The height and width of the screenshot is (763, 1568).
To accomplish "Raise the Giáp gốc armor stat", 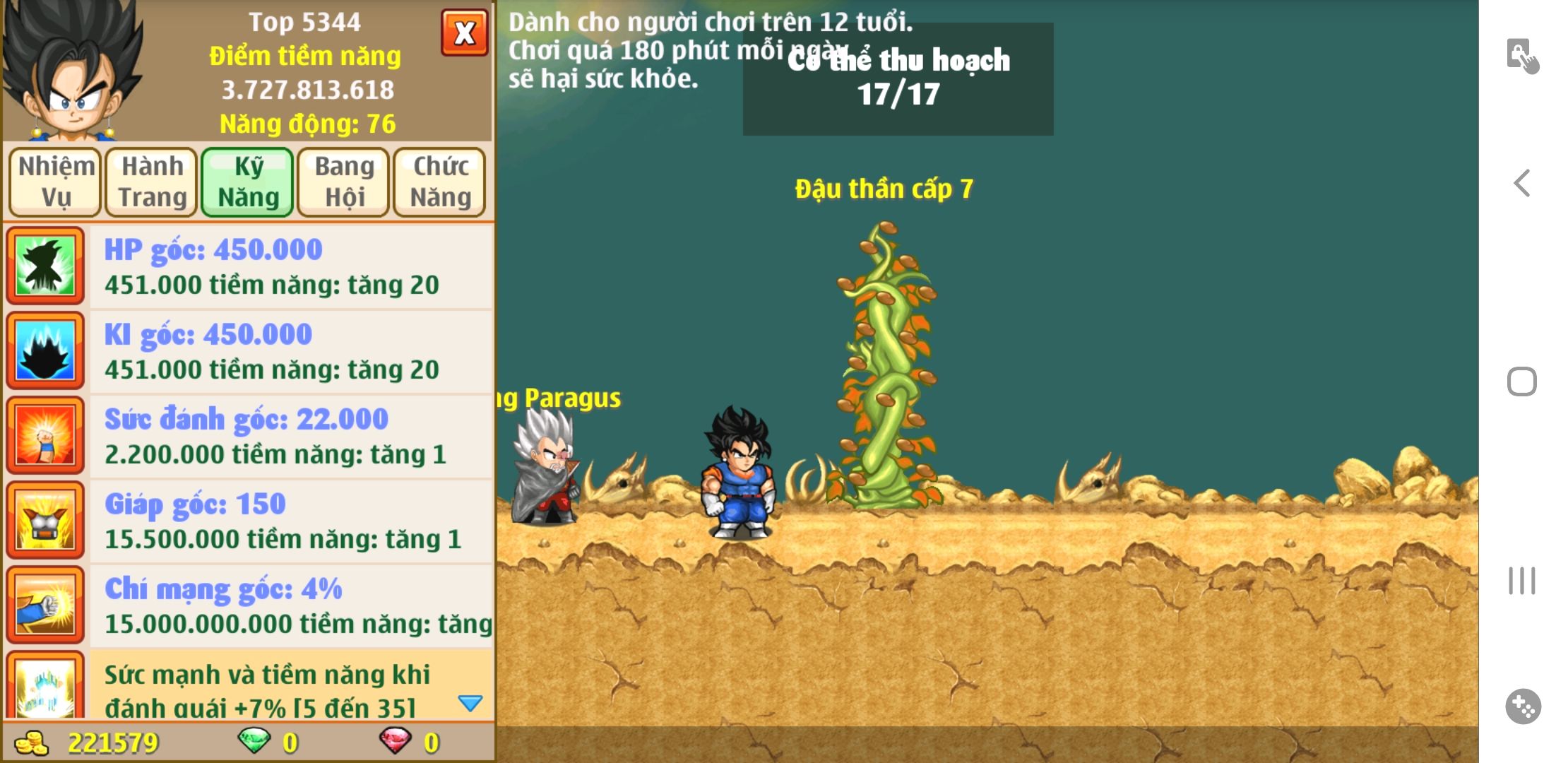I will (290, 521).
